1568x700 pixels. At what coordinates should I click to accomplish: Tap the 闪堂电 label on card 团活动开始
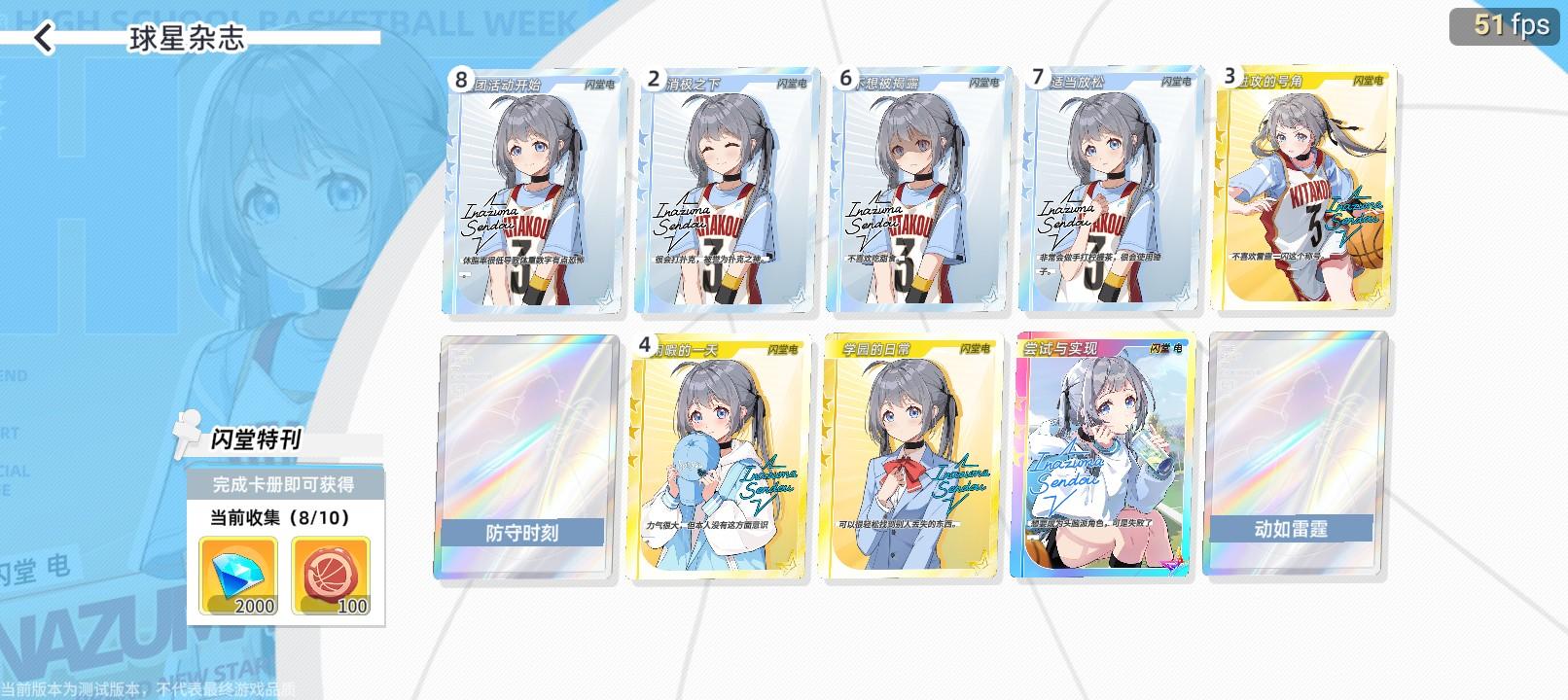click(595, 85)
